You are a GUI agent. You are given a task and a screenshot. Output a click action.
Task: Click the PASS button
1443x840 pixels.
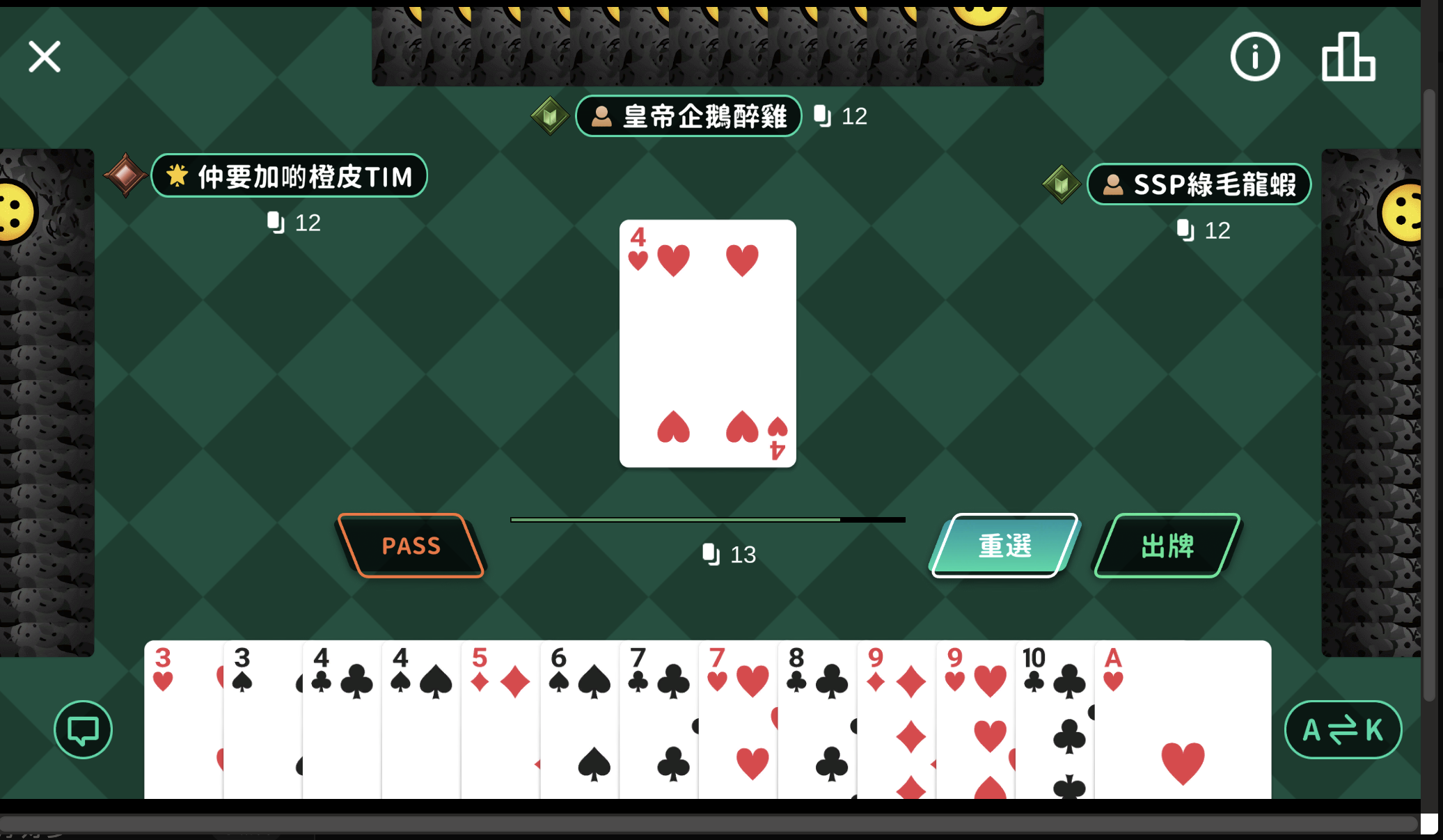[411, 546]
